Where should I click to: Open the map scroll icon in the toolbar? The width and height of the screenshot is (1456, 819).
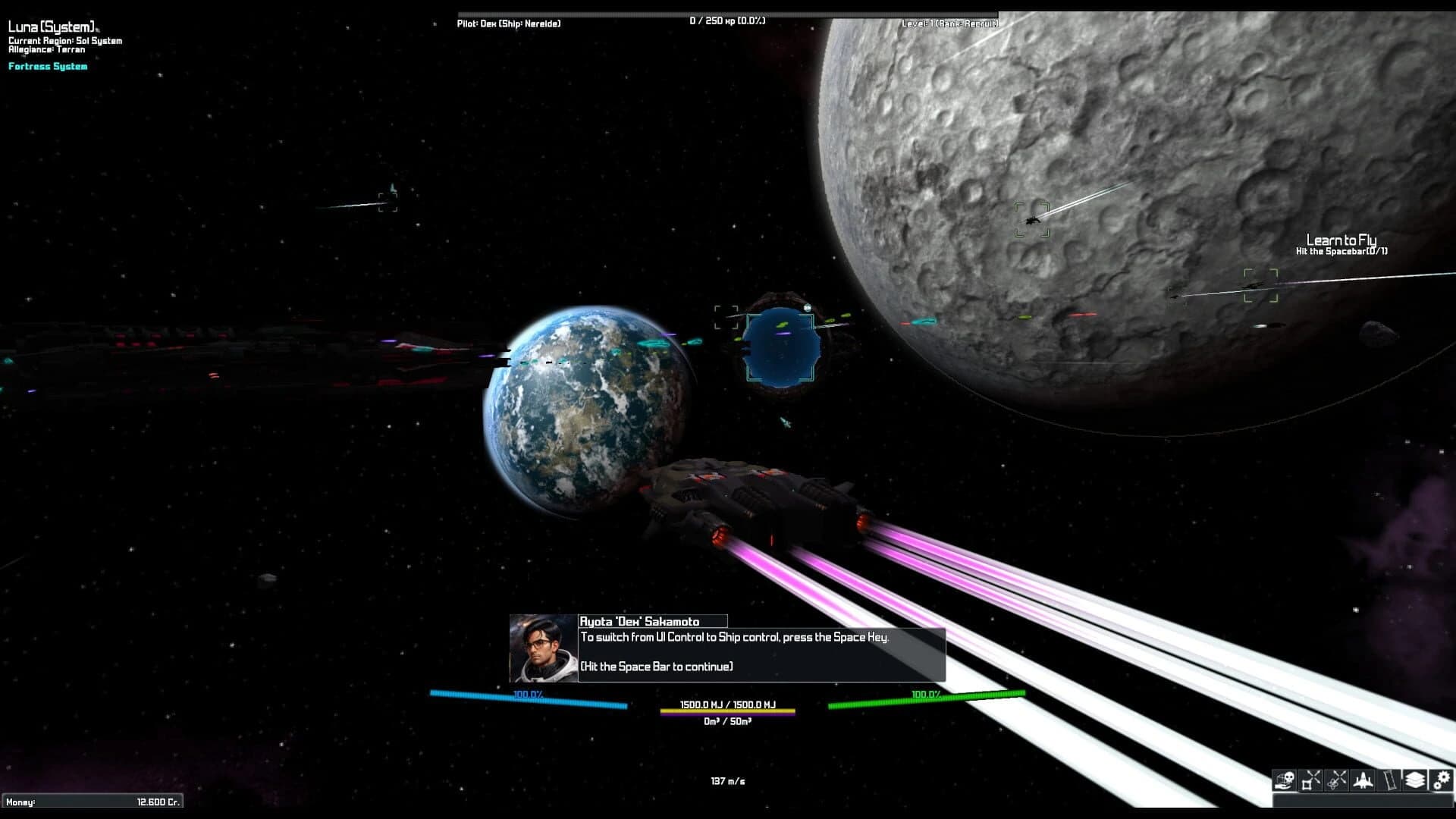point(1389,780)
